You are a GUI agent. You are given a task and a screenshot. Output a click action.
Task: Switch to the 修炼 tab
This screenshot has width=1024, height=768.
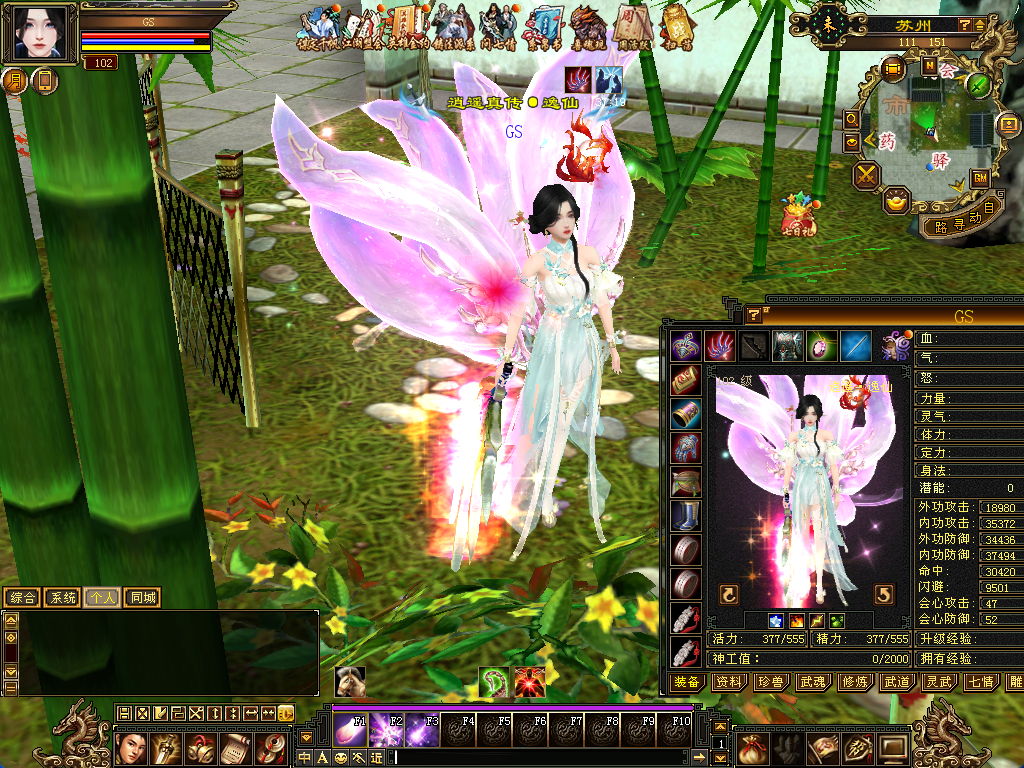pos(855,682)
